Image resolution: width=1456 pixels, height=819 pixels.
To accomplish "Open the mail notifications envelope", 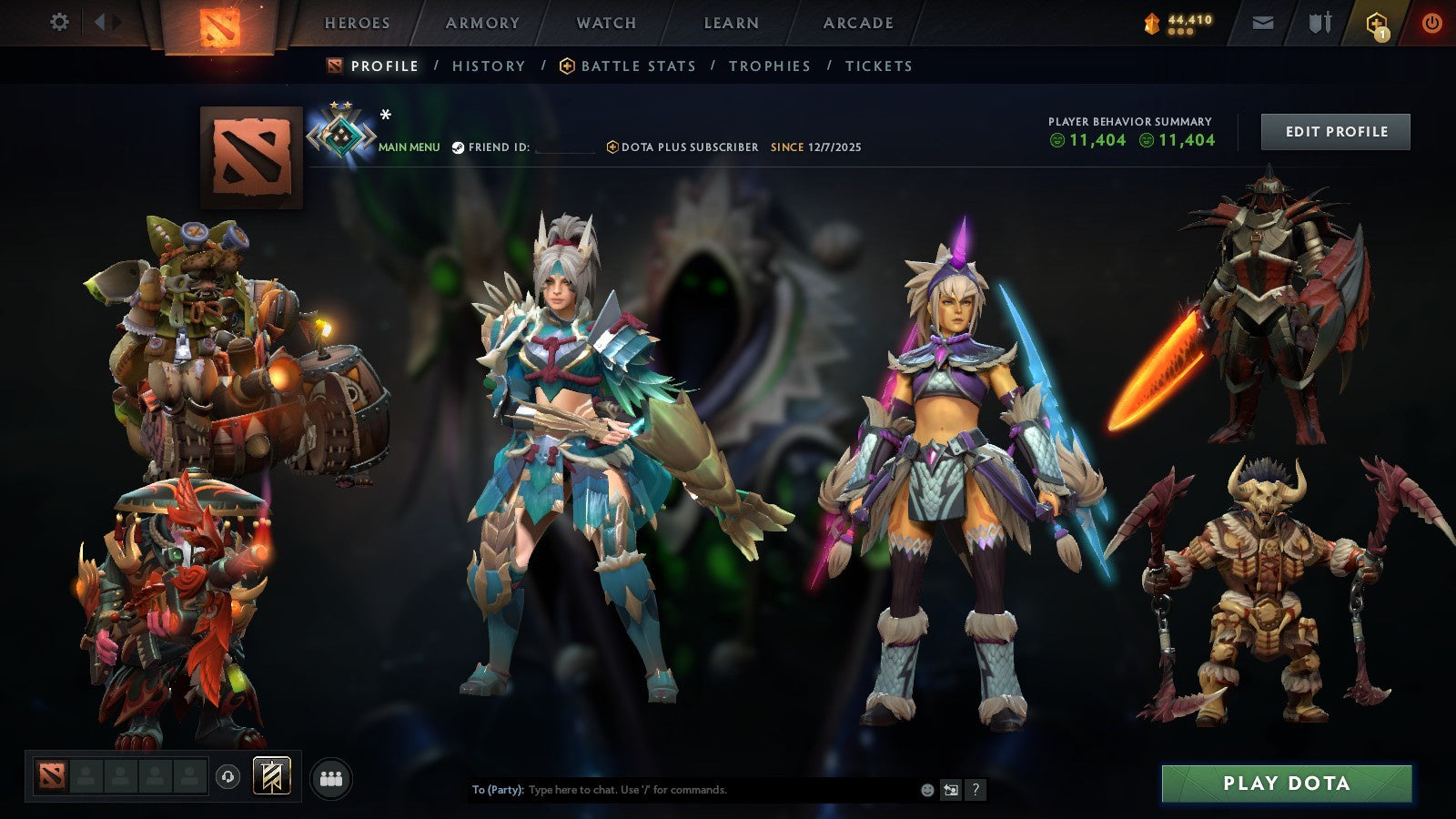I will pyautogui.click(x=1263, y=23).
